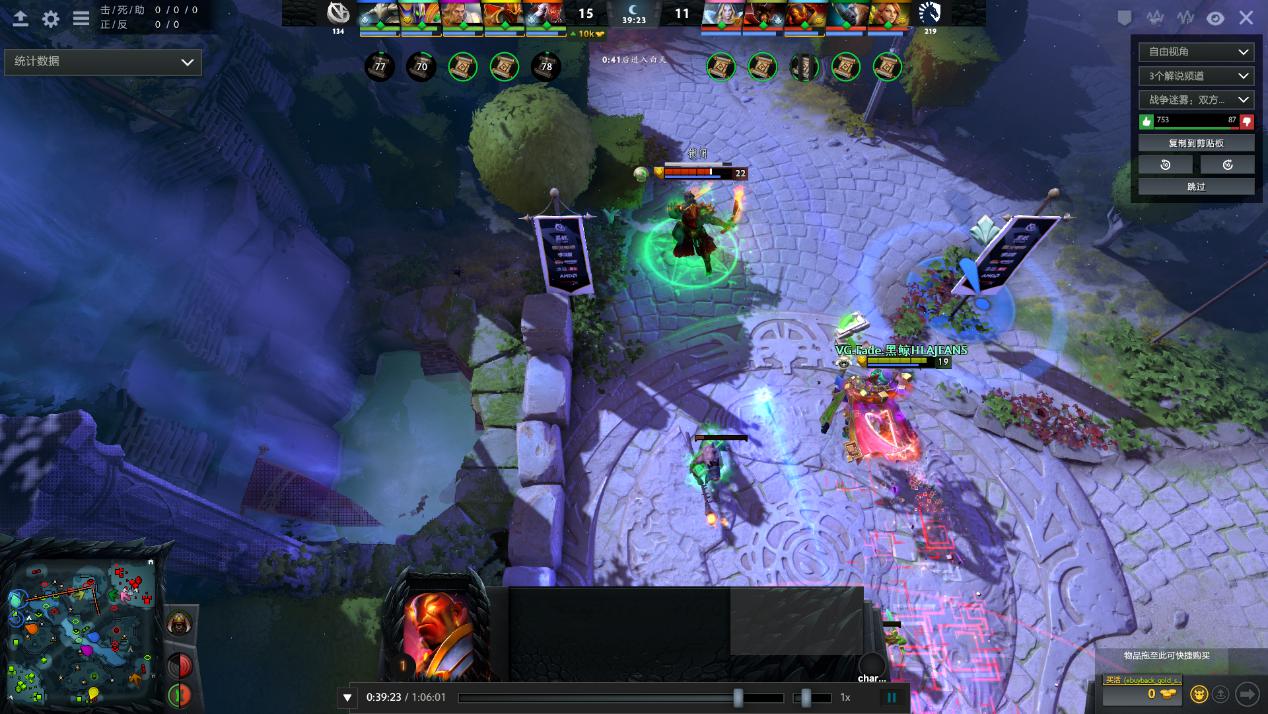Click the upload arrow icon at top left

pyautogui.click(x=20, y=19)
